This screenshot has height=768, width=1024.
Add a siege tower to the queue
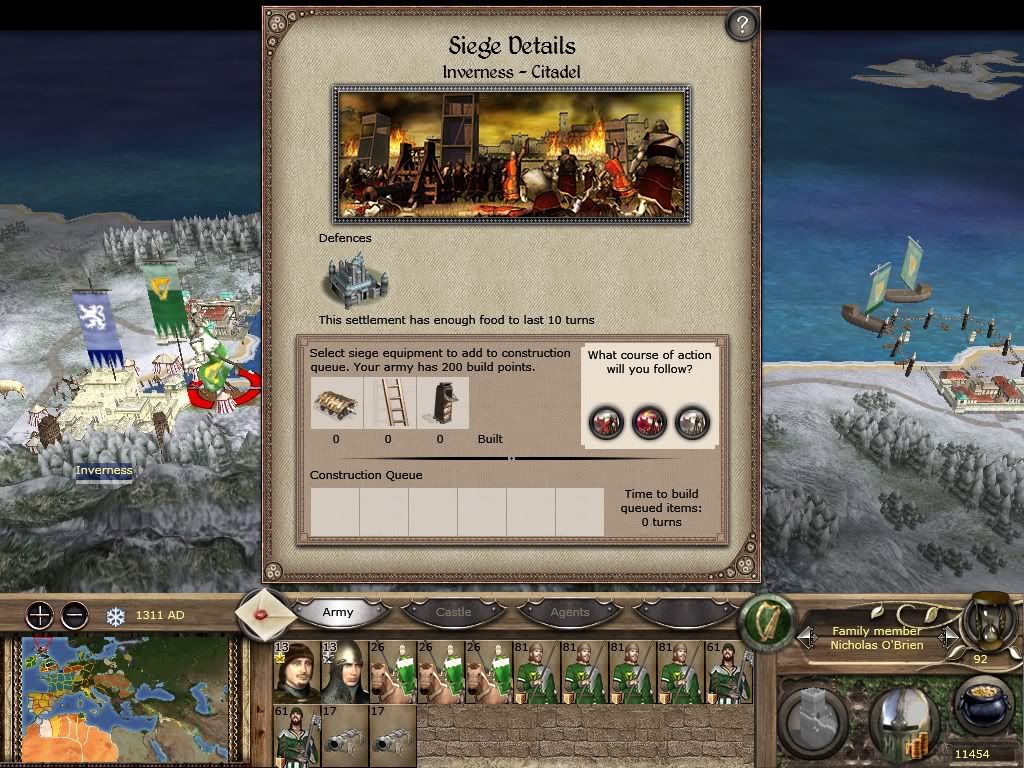pos(440,403)
